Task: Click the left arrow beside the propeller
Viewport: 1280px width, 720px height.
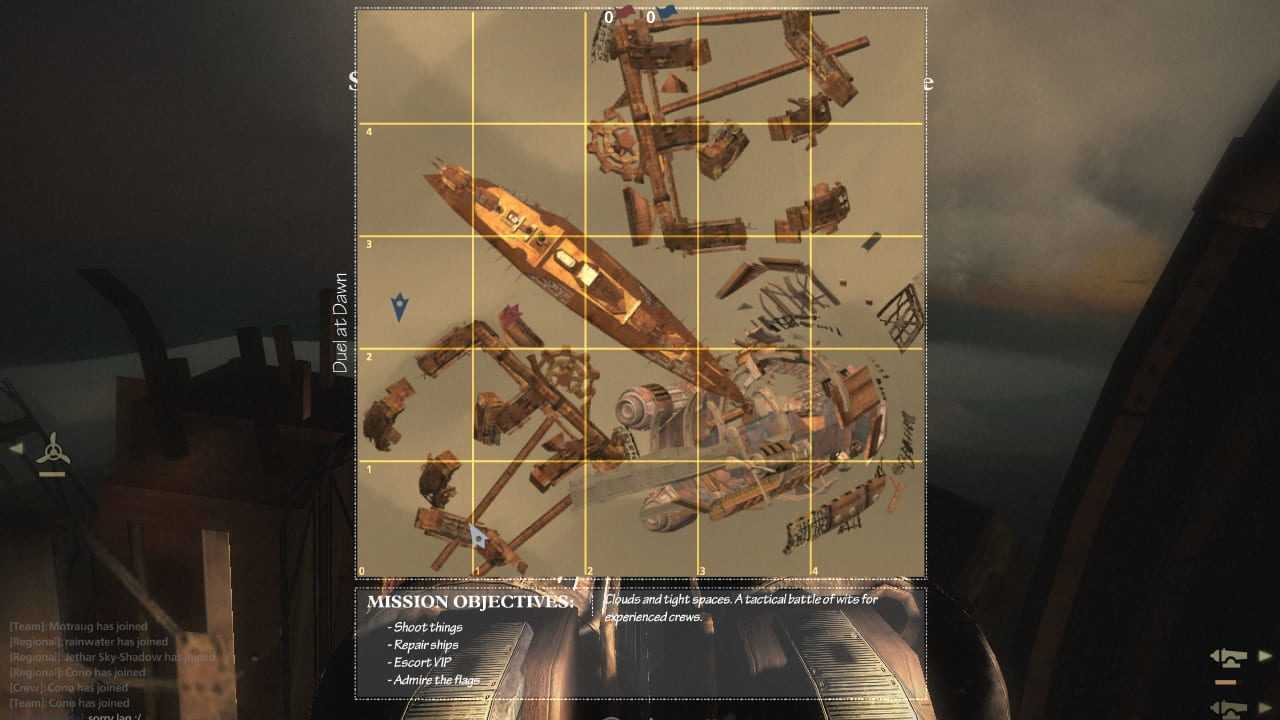Action: 16,449
